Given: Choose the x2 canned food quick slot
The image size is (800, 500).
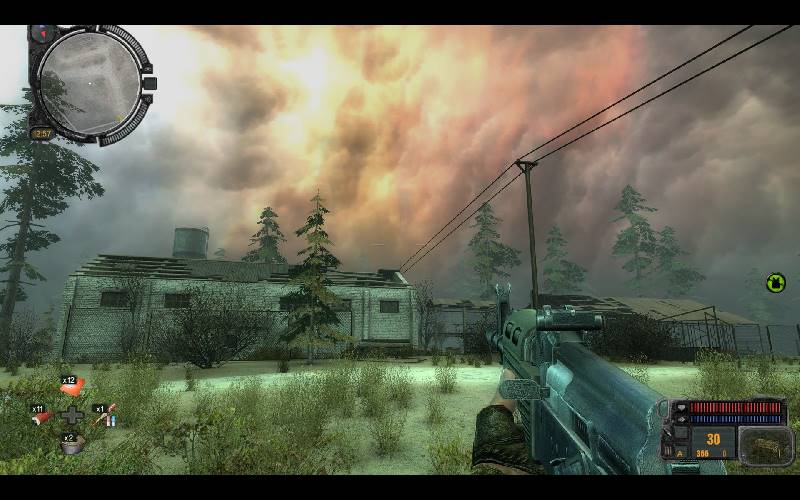Looking at the screenshot, I should click(72, 446).
